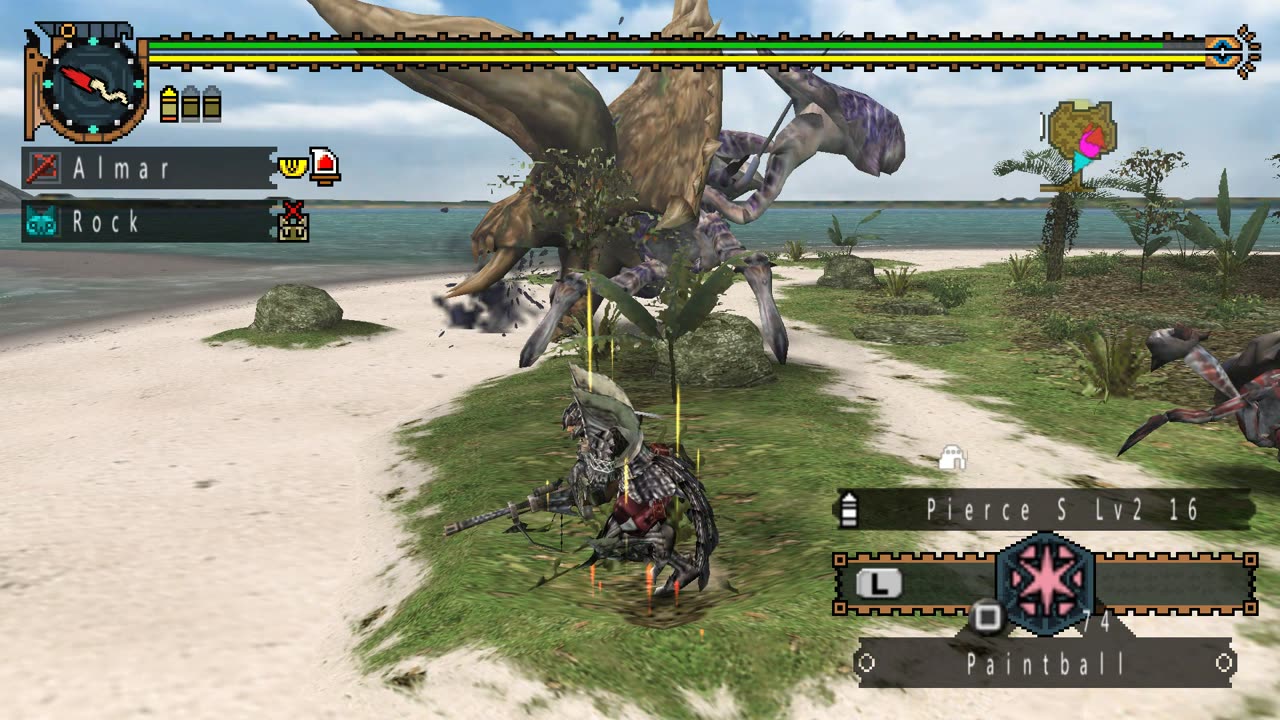This screenshot has height=720, width=1280.
Task: Click the Paintball item name label
Action: pos(1046,664)
